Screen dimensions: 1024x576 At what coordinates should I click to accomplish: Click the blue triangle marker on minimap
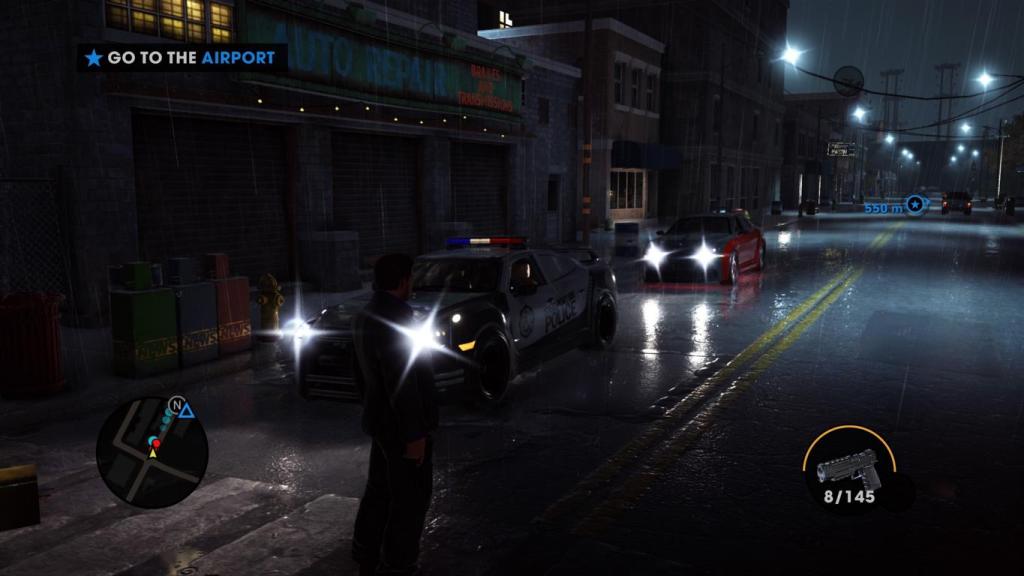point(187,409)
